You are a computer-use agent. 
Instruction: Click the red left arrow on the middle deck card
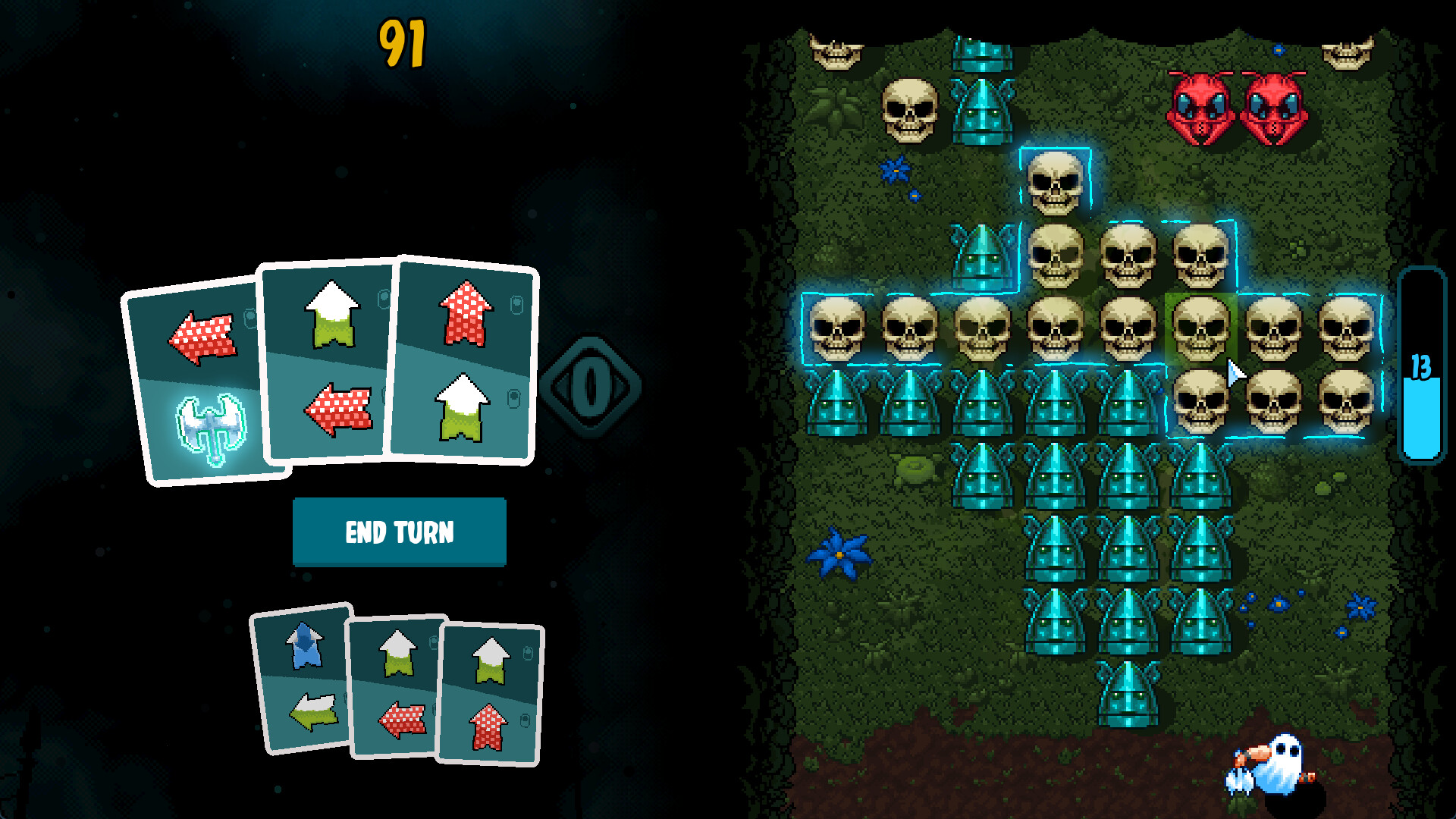400,720
